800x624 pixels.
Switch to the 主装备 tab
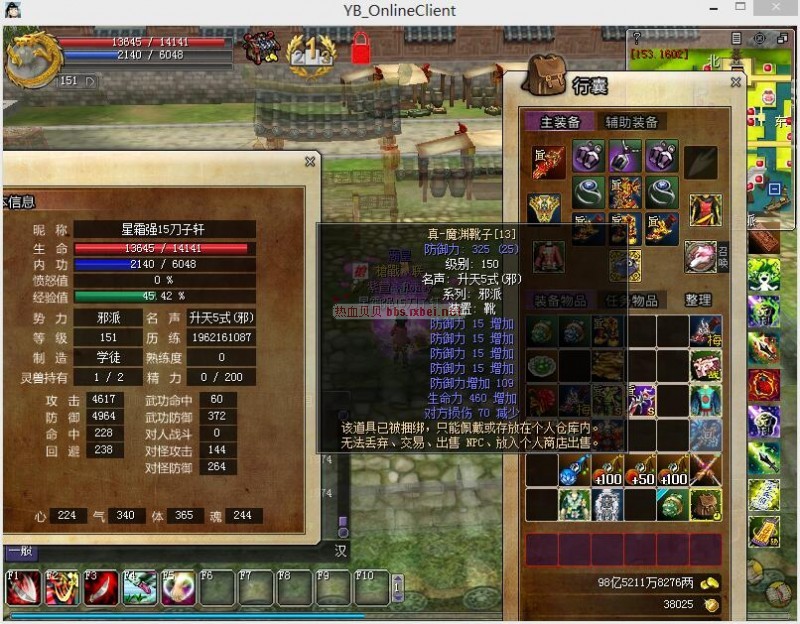pyautogui.click(x=559, y=122)
